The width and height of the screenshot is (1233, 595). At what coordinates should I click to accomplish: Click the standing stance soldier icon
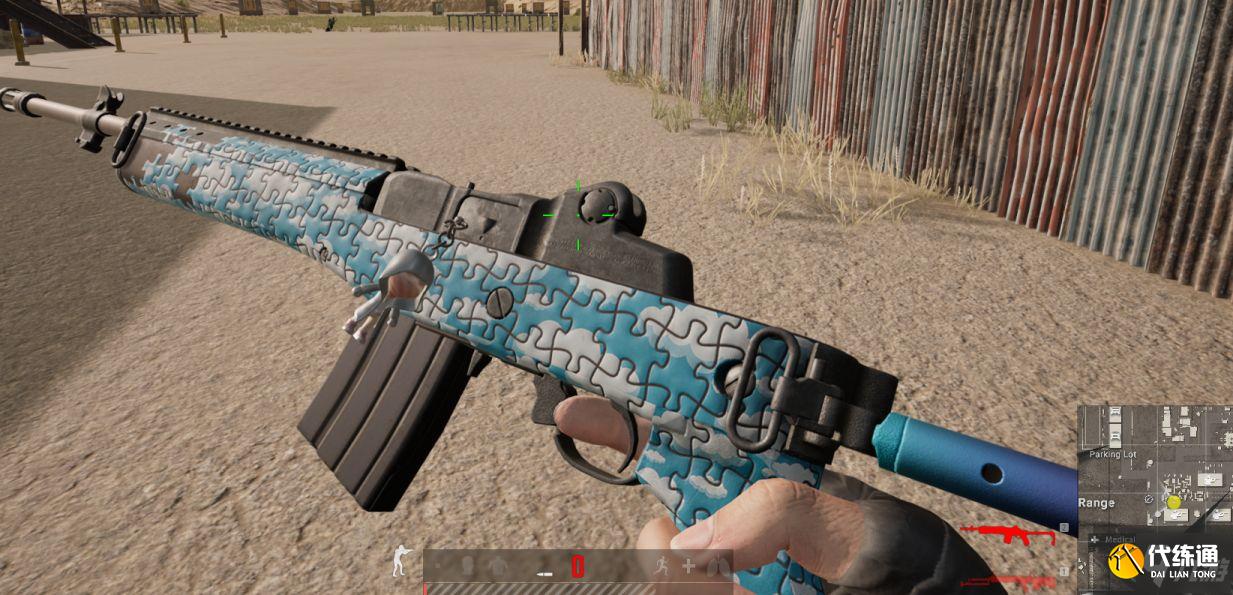(x=399, y=562)
